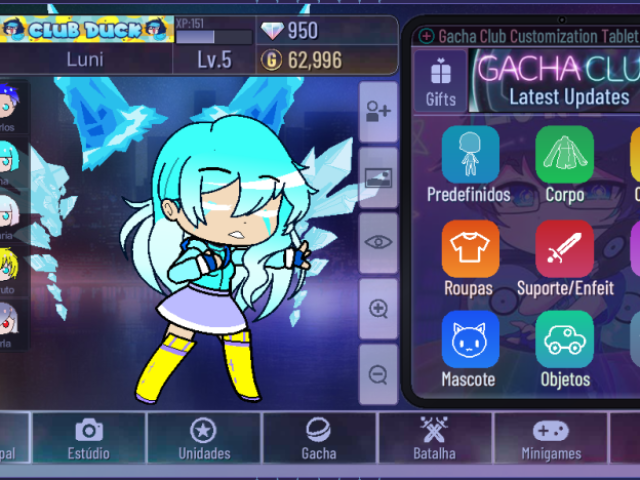640x480 pixels.
Task: Zoom in on the character
Action: pyautogui.click(x=378, y=309)
